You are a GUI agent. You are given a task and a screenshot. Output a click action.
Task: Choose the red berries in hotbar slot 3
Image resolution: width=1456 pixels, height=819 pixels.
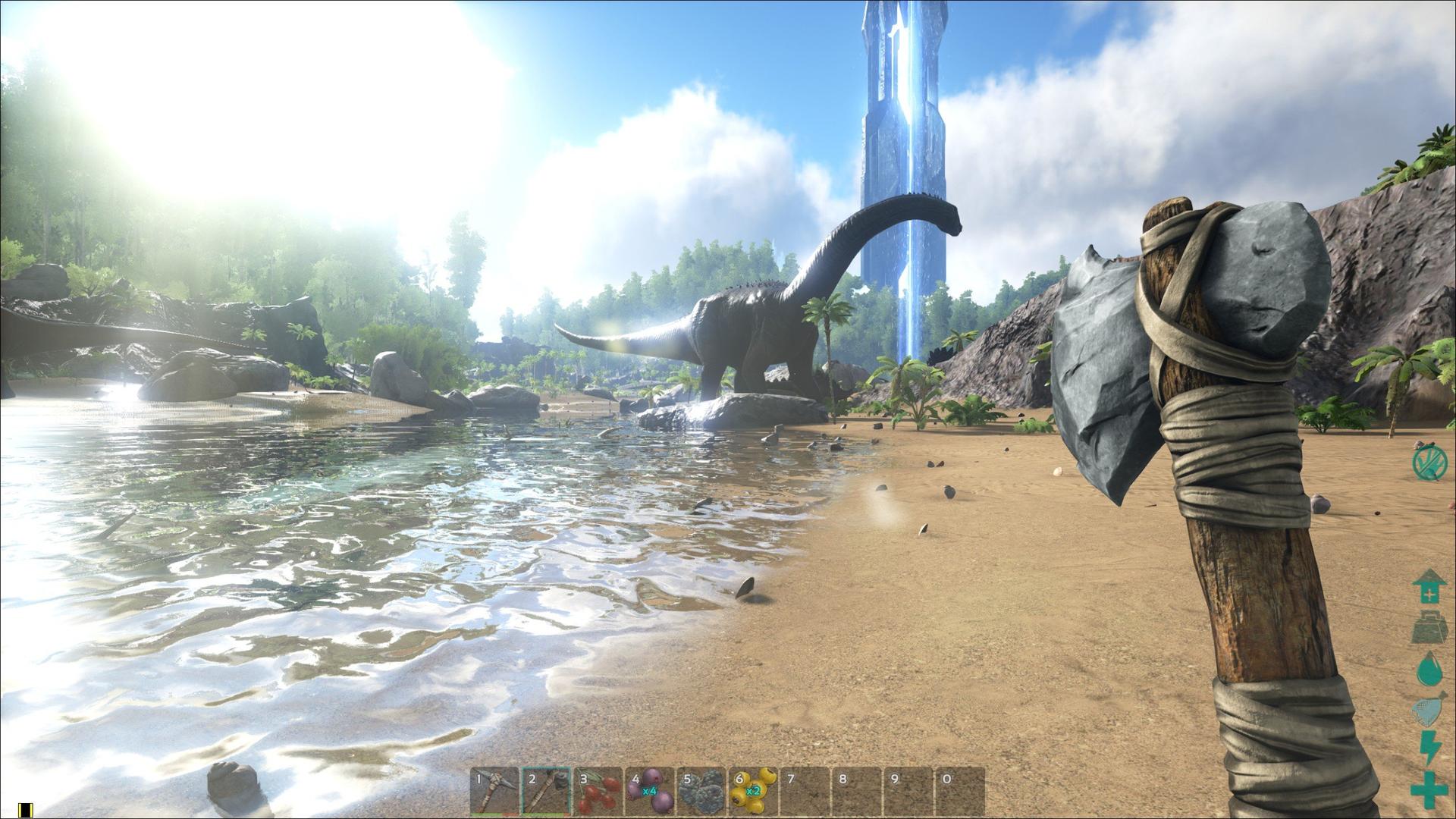(x=598, y=791)
